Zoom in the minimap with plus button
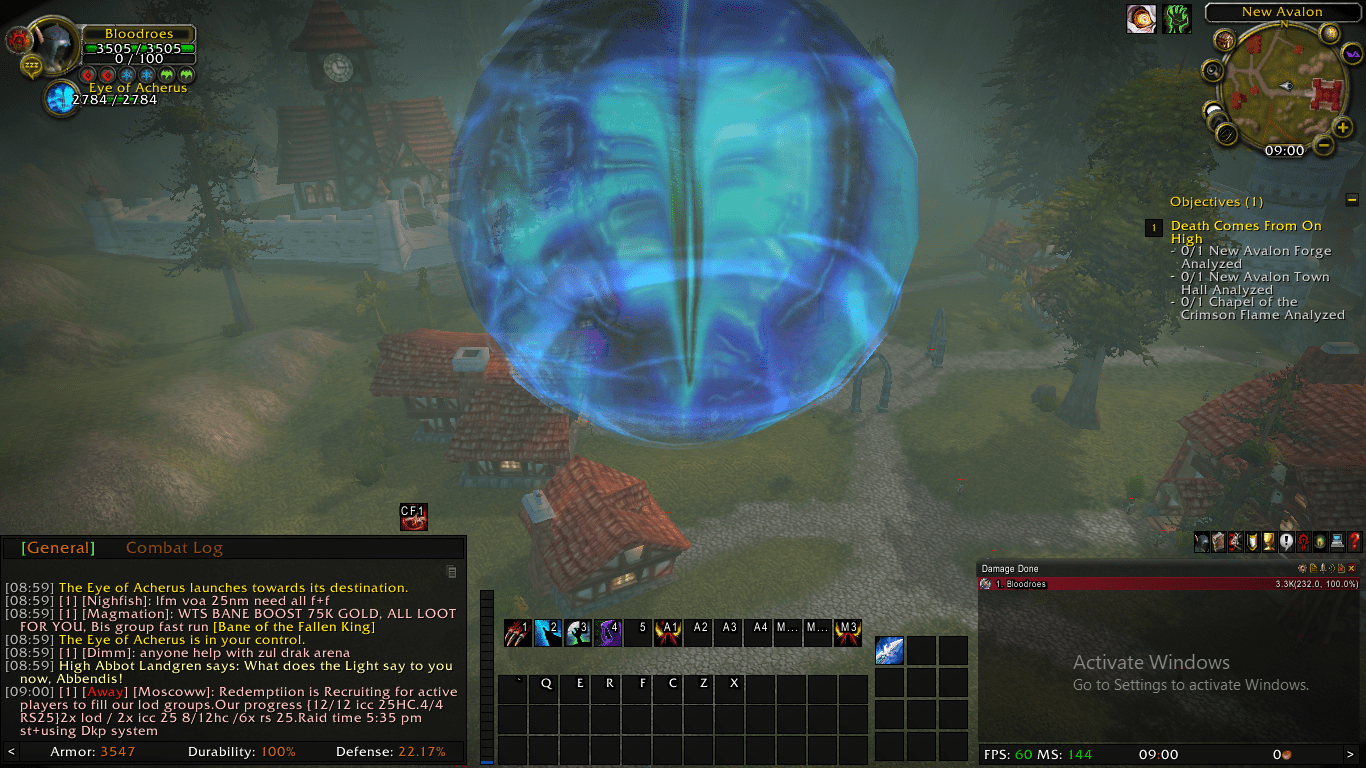The image size is (1366, 768). click(1343, 128)
